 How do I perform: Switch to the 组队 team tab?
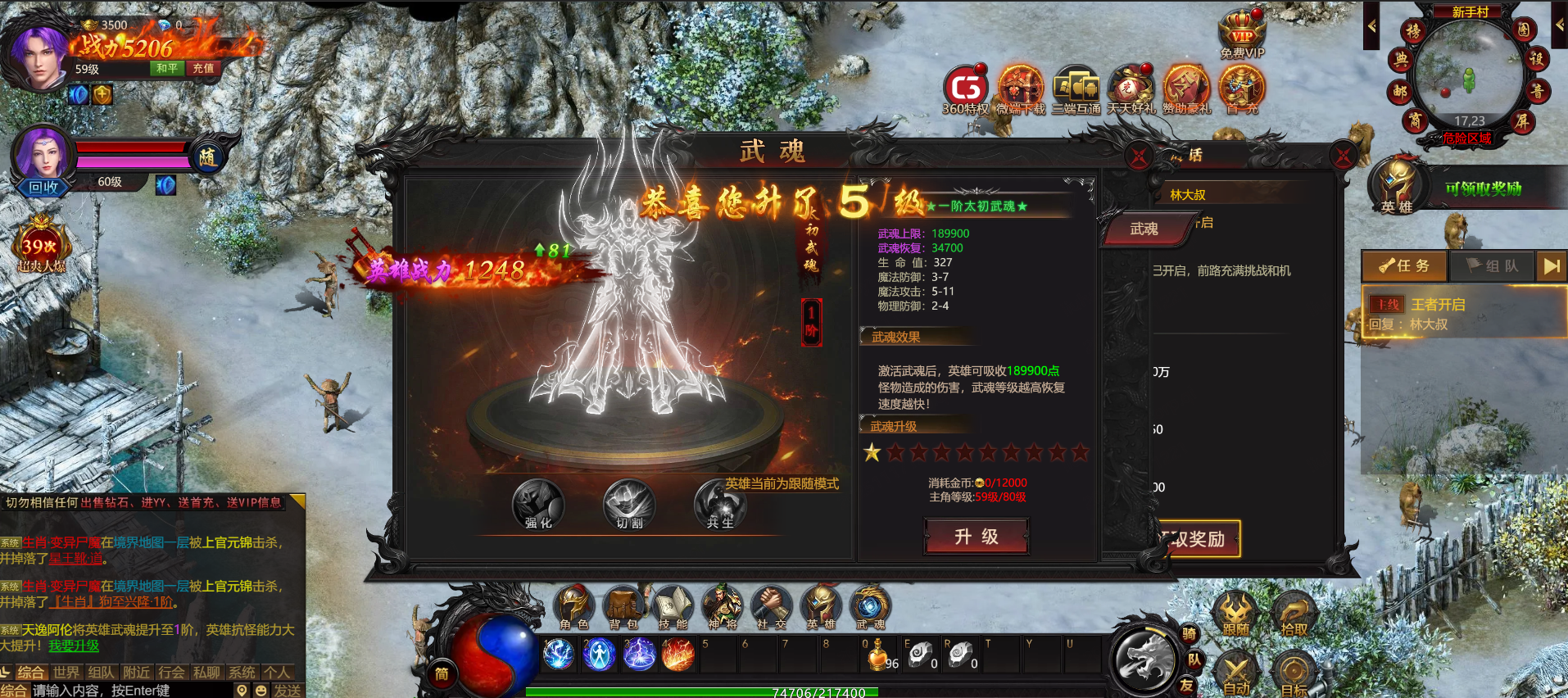pos(1492,266)
